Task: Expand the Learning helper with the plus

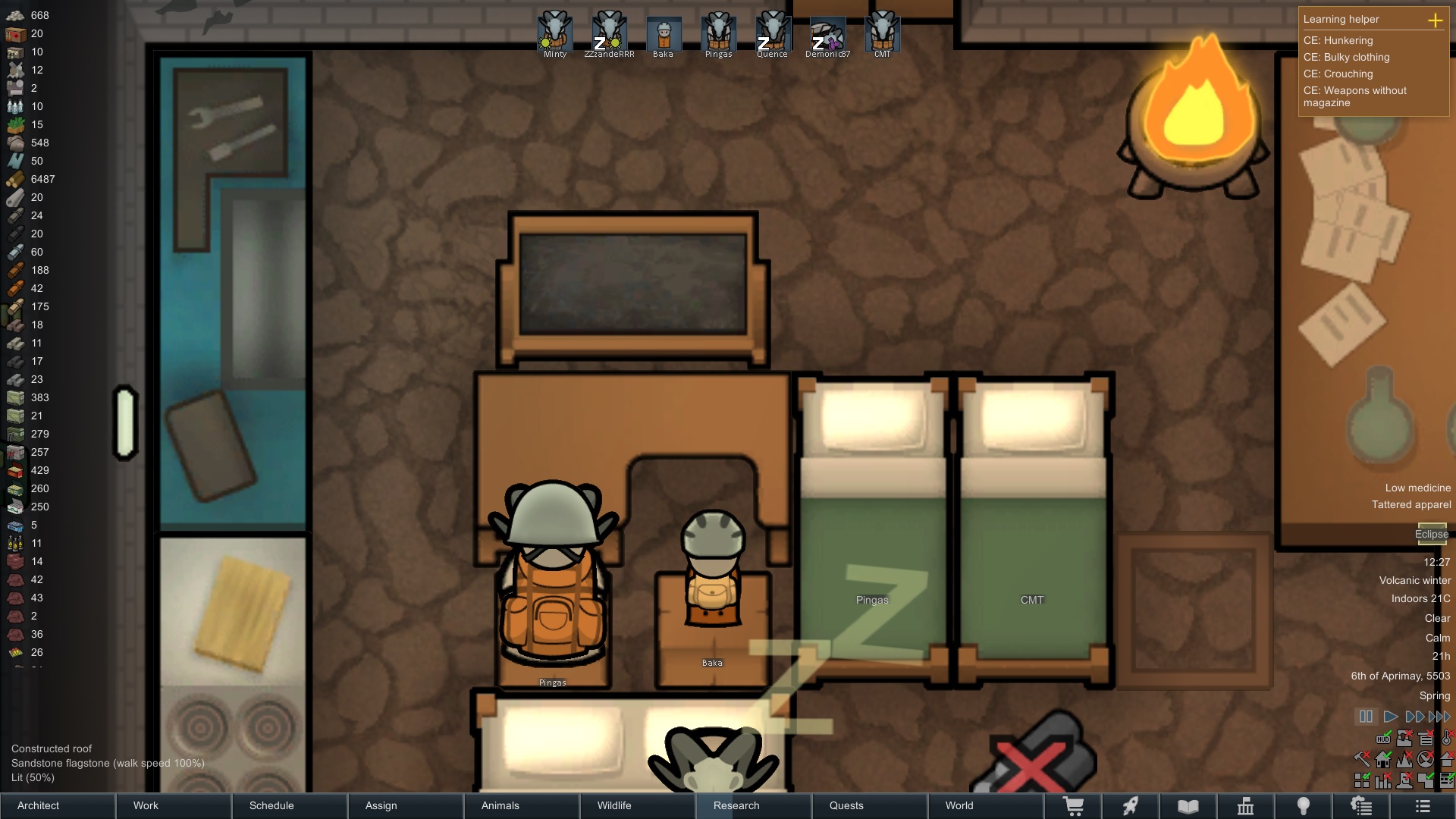Action: click(x=1435, y=20)
